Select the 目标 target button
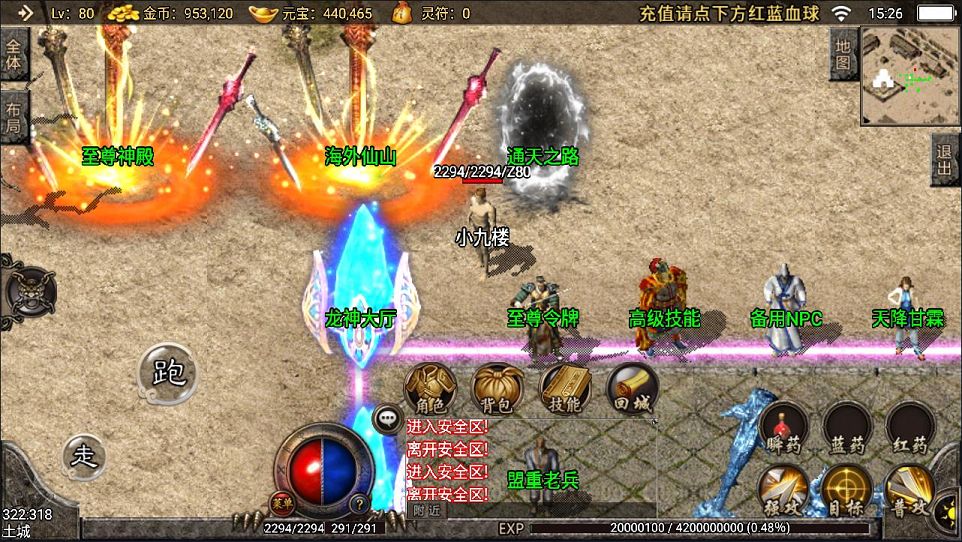Screen dimensions: 962x542 (x=846, y=490)
